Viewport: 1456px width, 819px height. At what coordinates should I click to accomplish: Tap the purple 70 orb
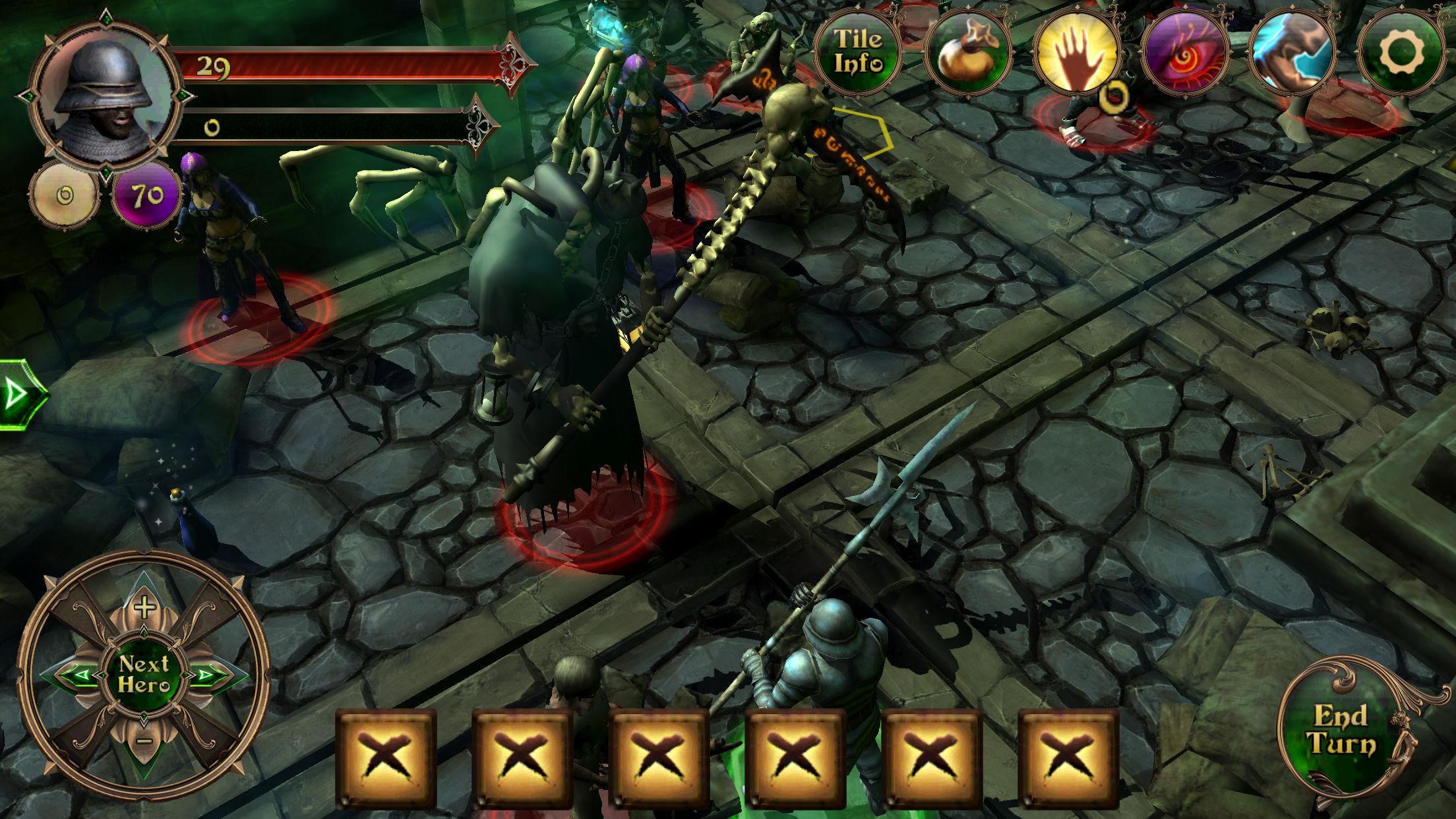[x=148, y=196]
